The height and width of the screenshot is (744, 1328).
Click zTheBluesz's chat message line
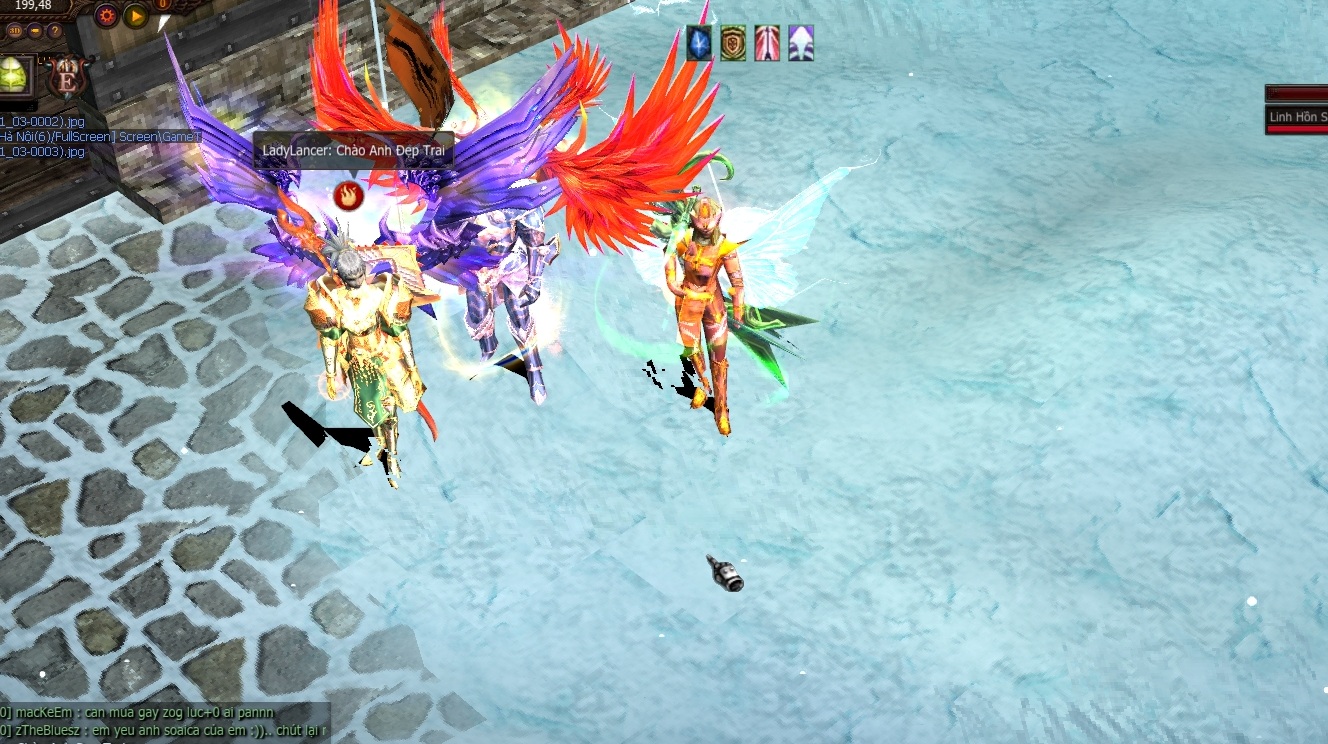(x=165, y=729)
